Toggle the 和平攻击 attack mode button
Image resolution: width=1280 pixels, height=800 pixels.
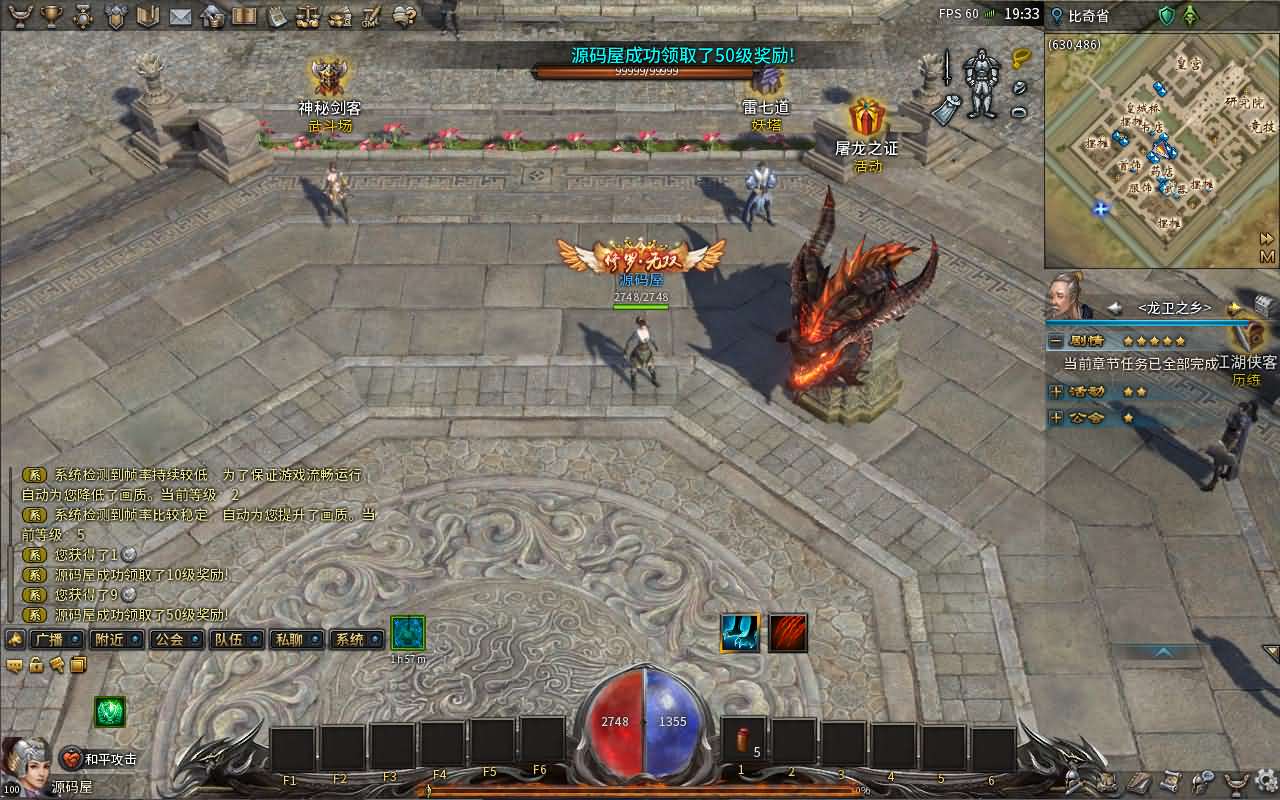tap(100, 759)
